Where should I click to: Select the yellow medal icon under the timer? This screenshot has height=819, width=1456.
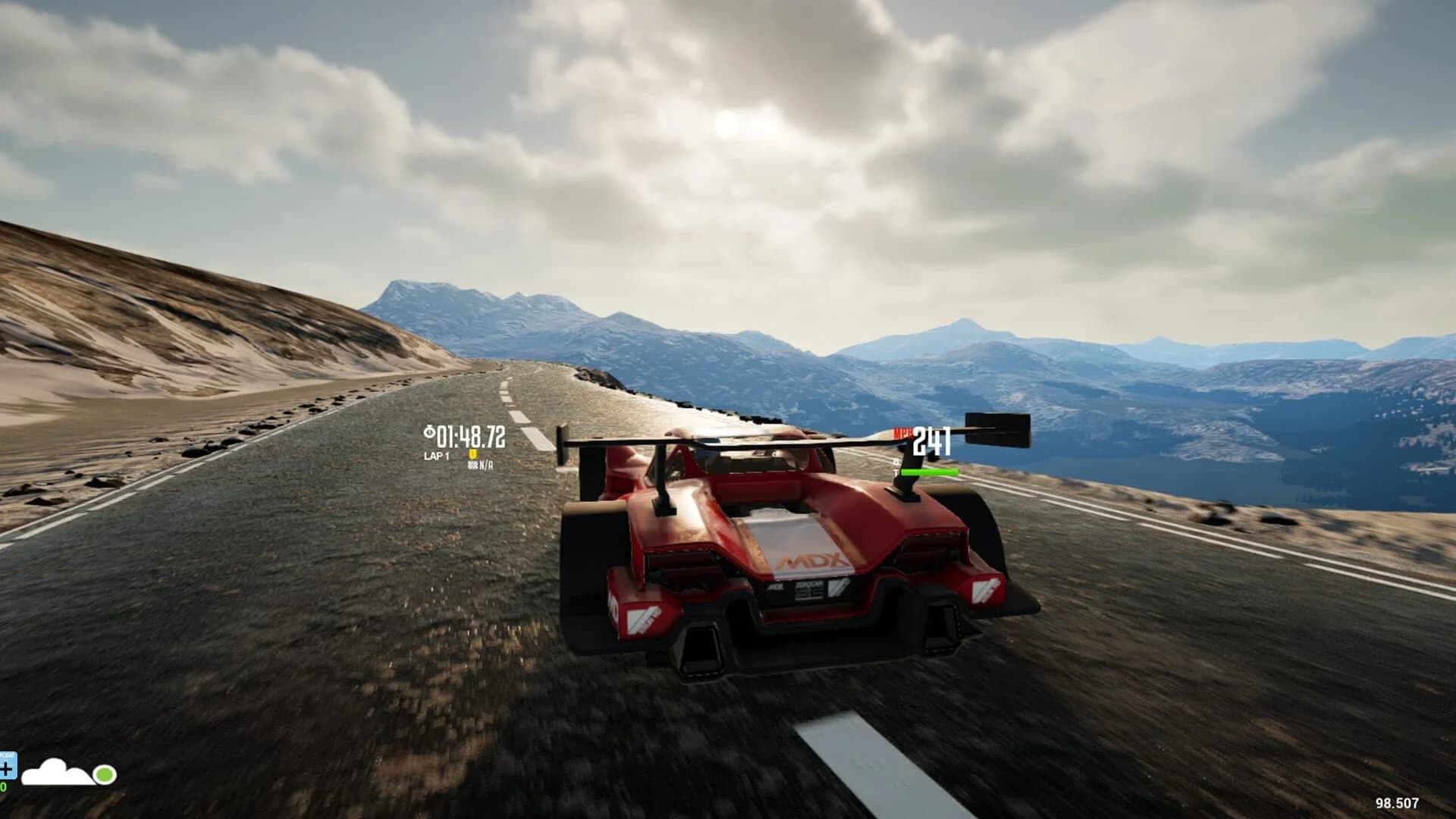point(472,454)
